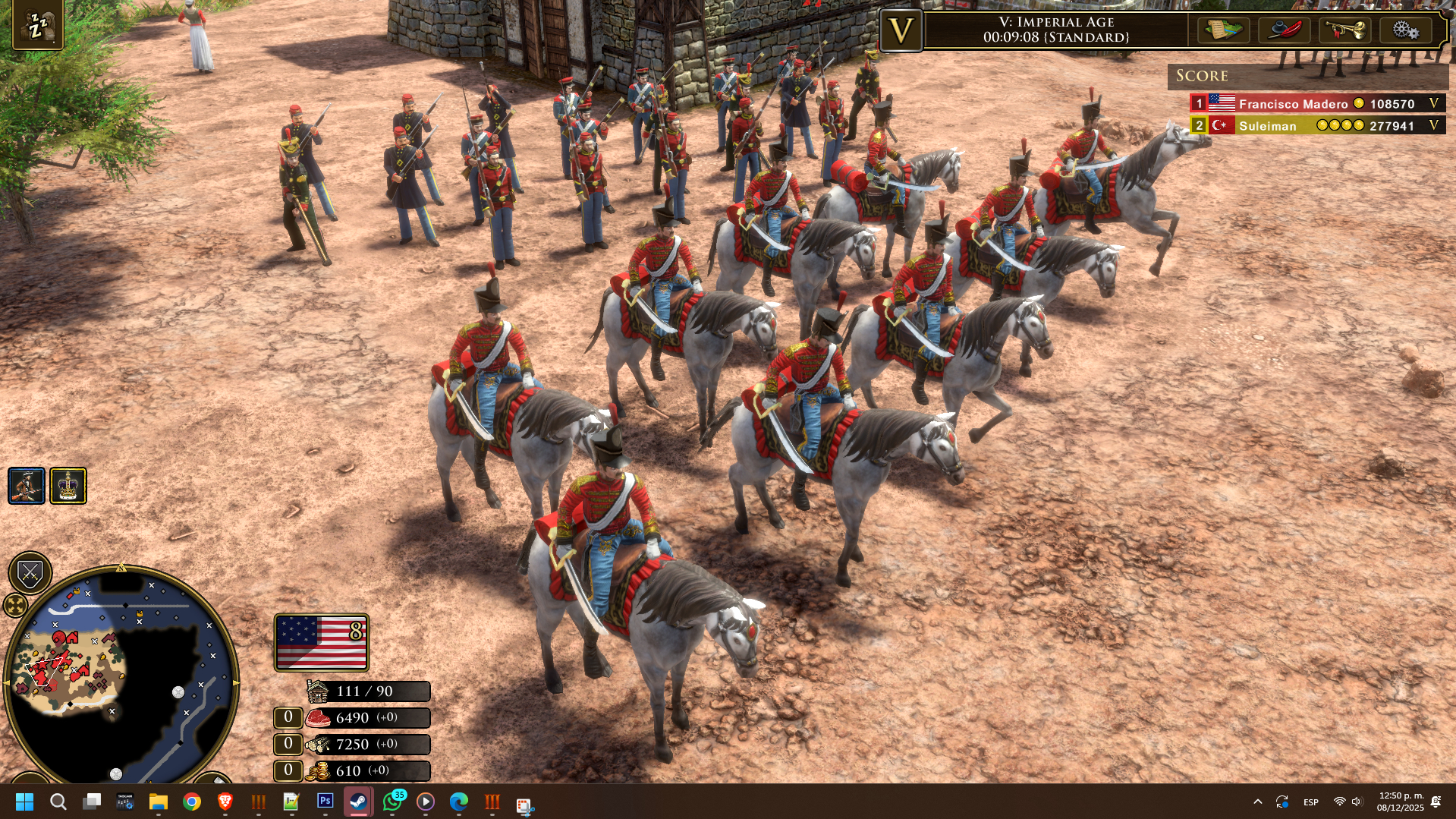Click the gold coins resource icon

(318, 771)
